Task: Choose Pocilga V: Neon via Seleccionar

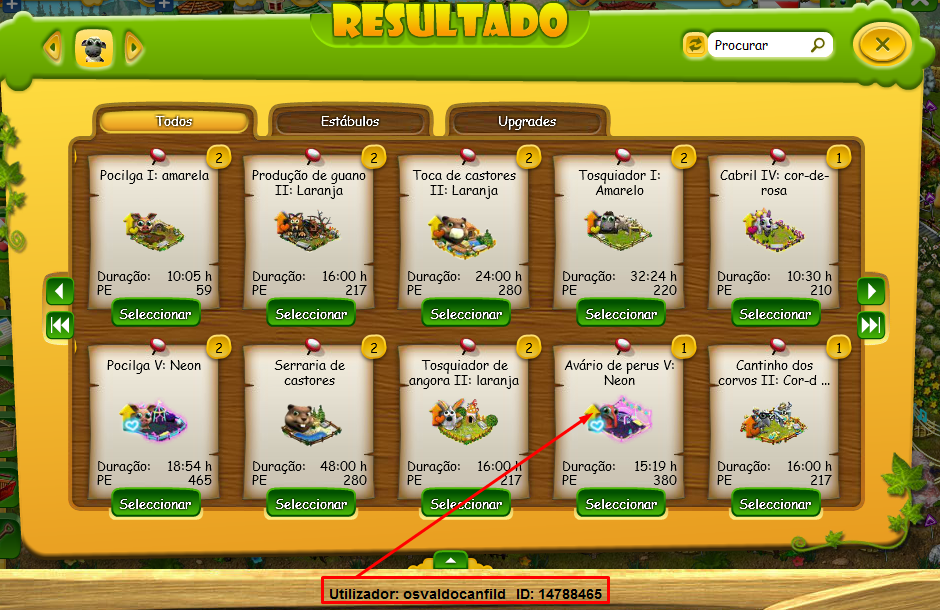Action: (155, 504)
